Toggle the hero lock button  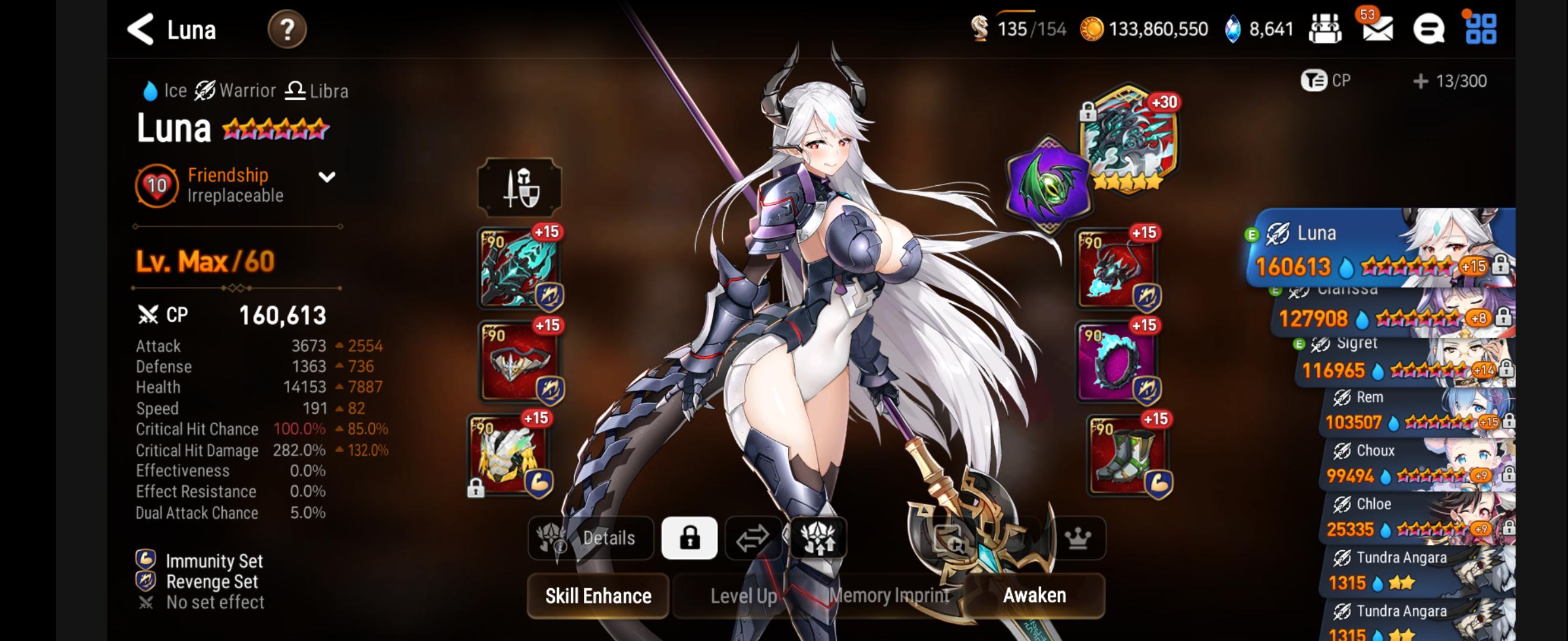click(691, 538)
